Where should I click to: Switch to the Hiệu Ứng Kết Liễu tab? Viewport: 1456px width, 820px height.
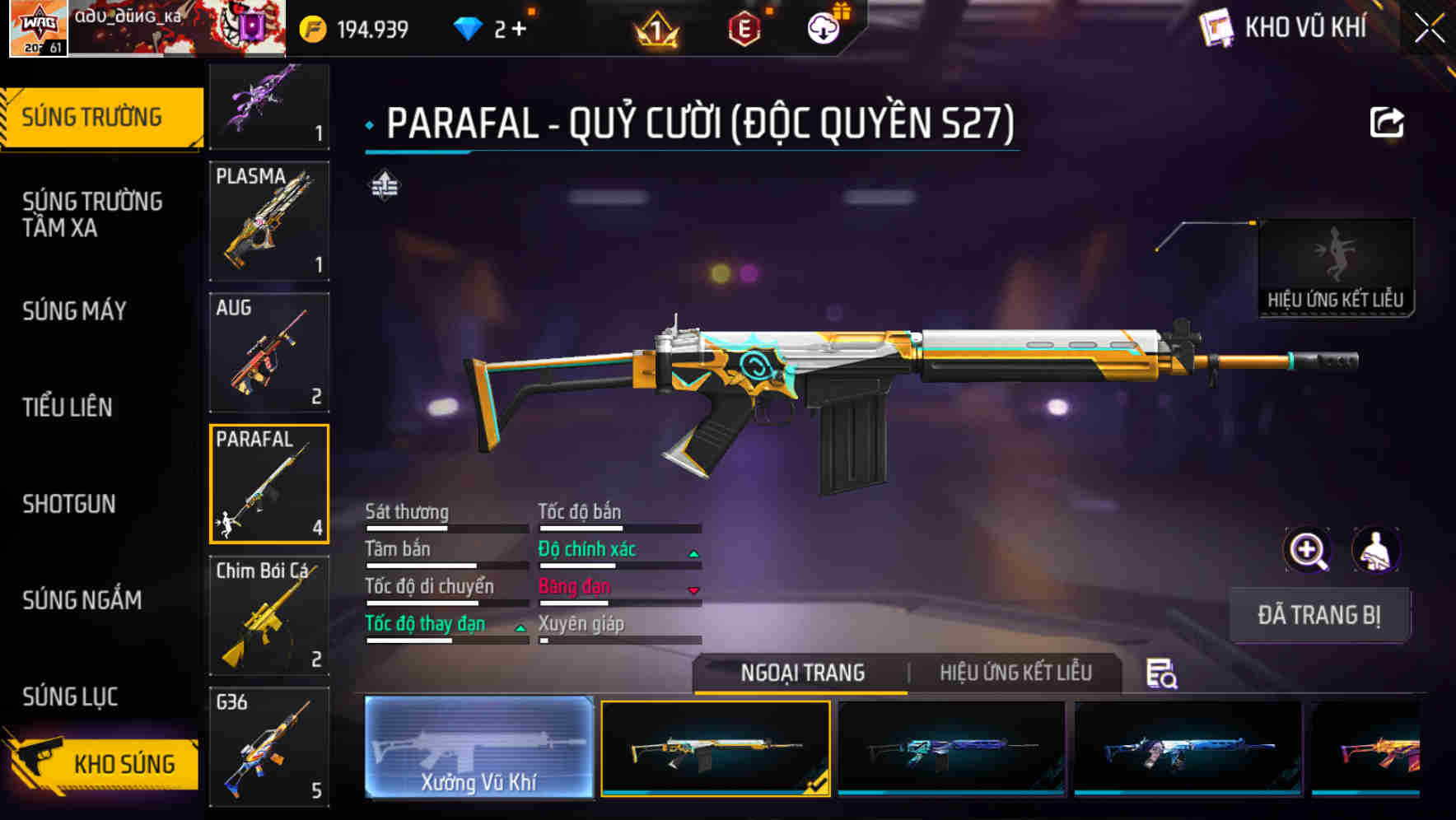coord(1015,673)
